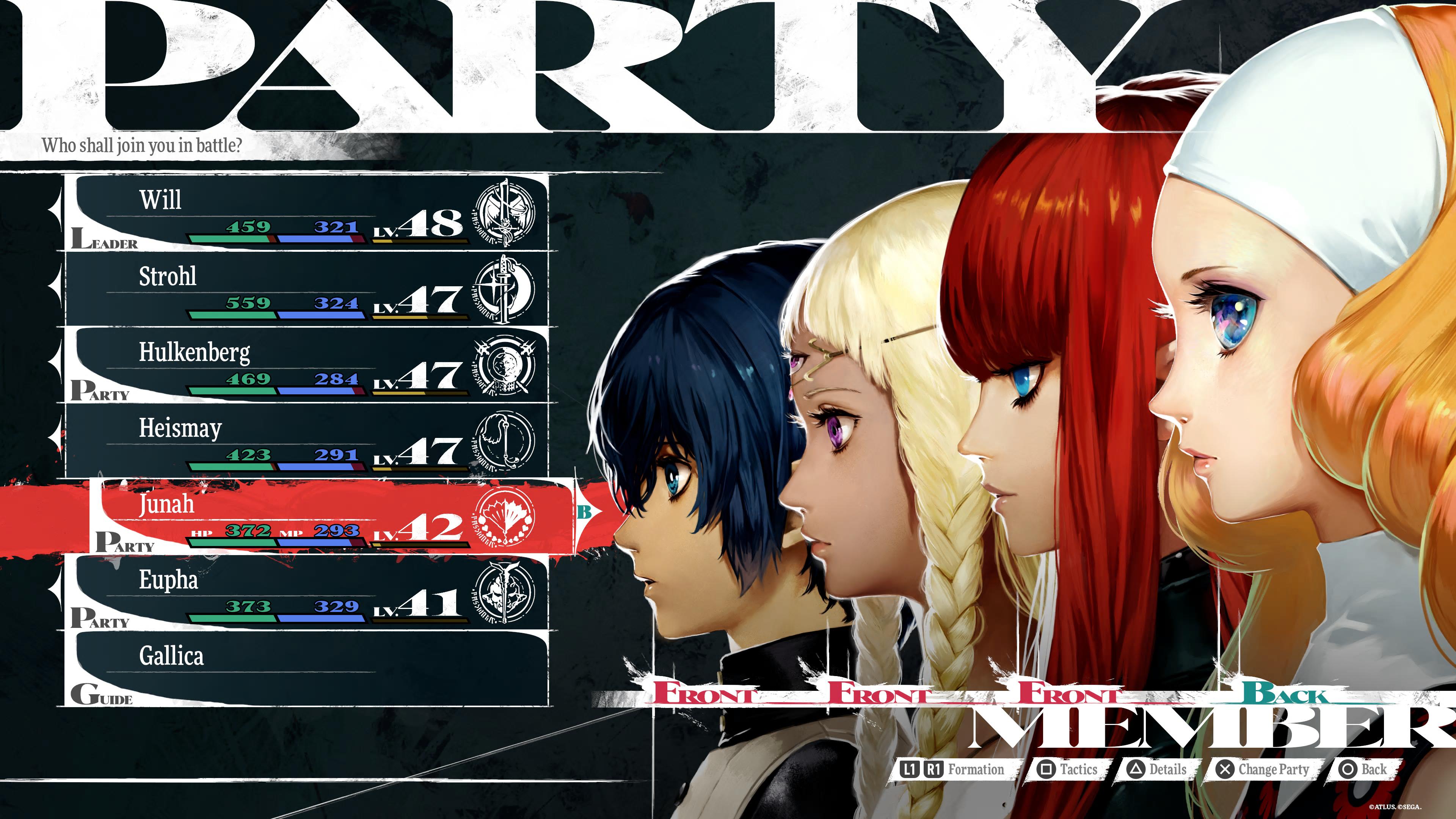Select Hulkenberg's party row
The image size is (1456, 819).
pyautogui.click(x=305, y=365)
